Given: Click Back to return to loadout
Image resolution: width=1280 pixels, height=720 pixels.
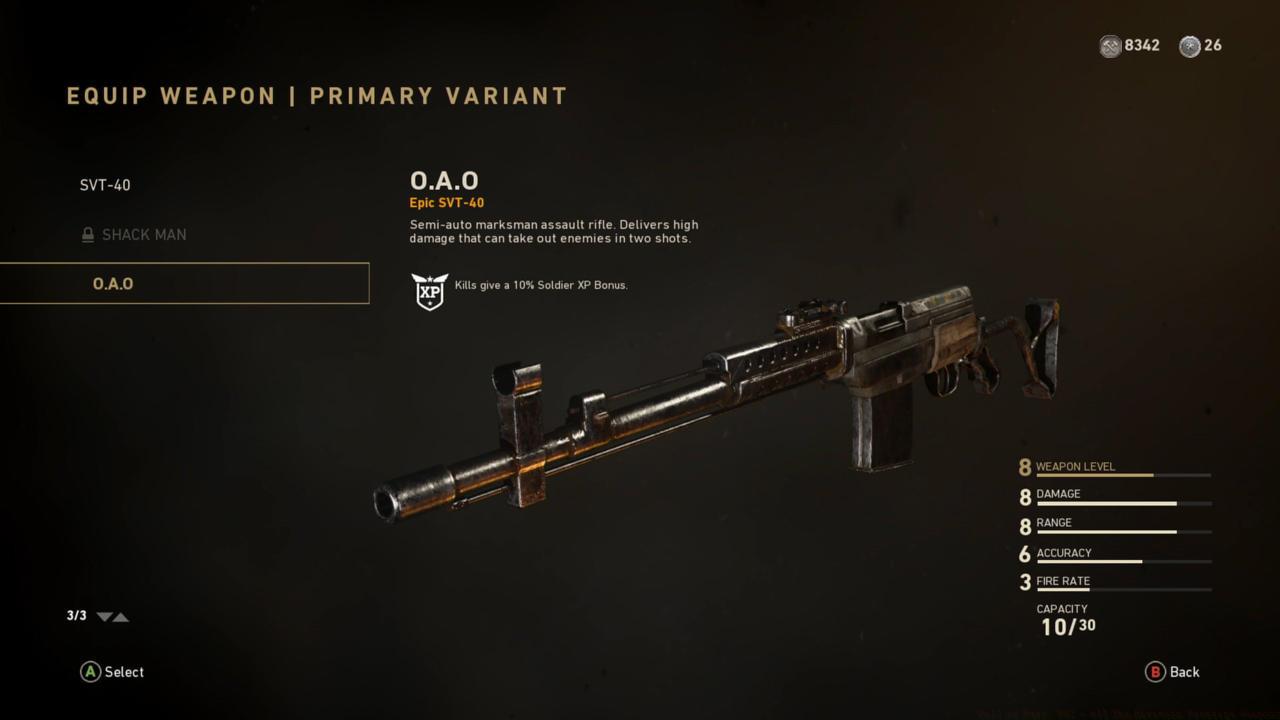Looking at the screenshot, I should [1172, 672].
